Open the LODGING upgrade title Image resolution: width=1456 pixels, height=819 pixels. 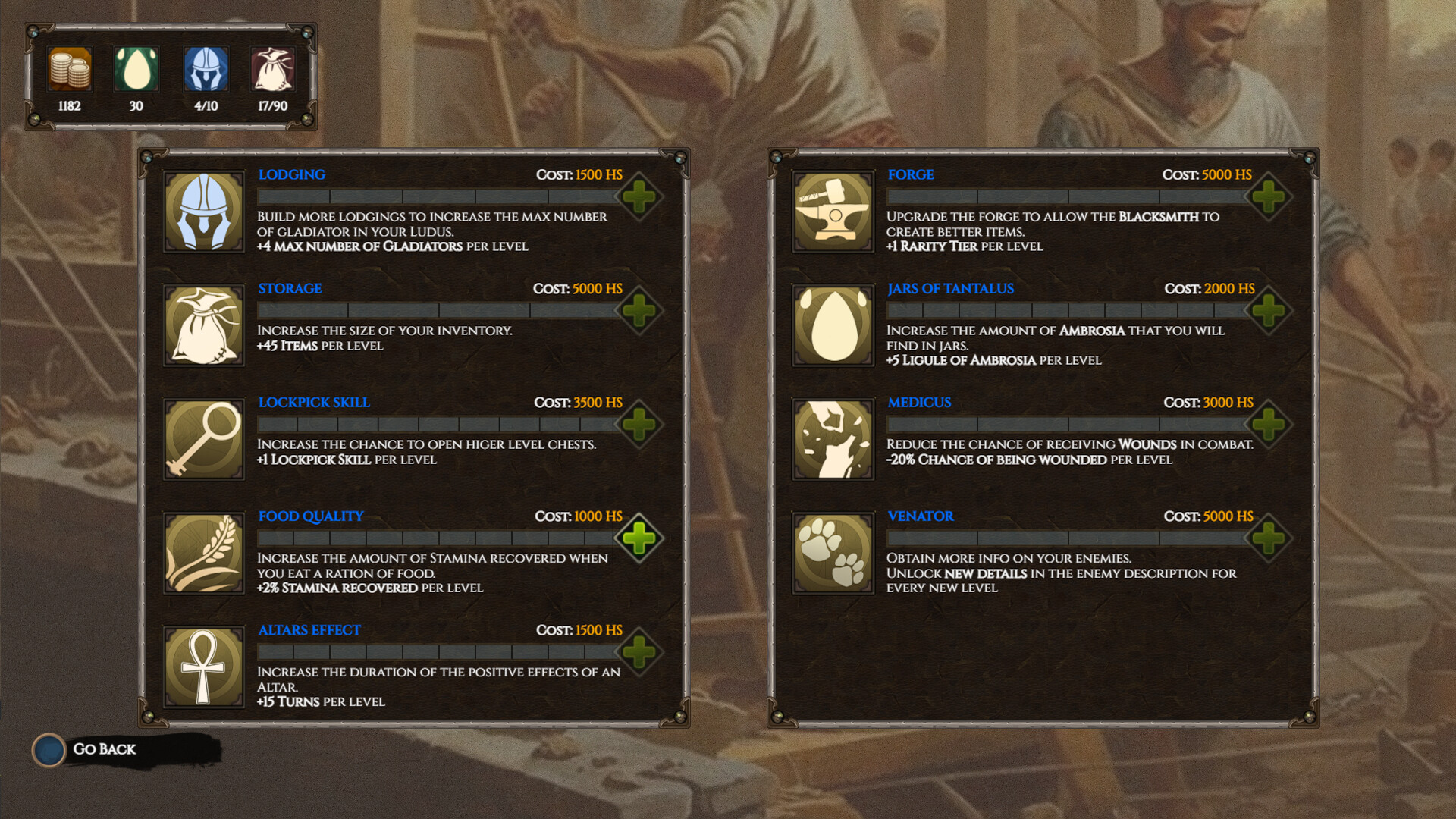(x=291, y=174)
